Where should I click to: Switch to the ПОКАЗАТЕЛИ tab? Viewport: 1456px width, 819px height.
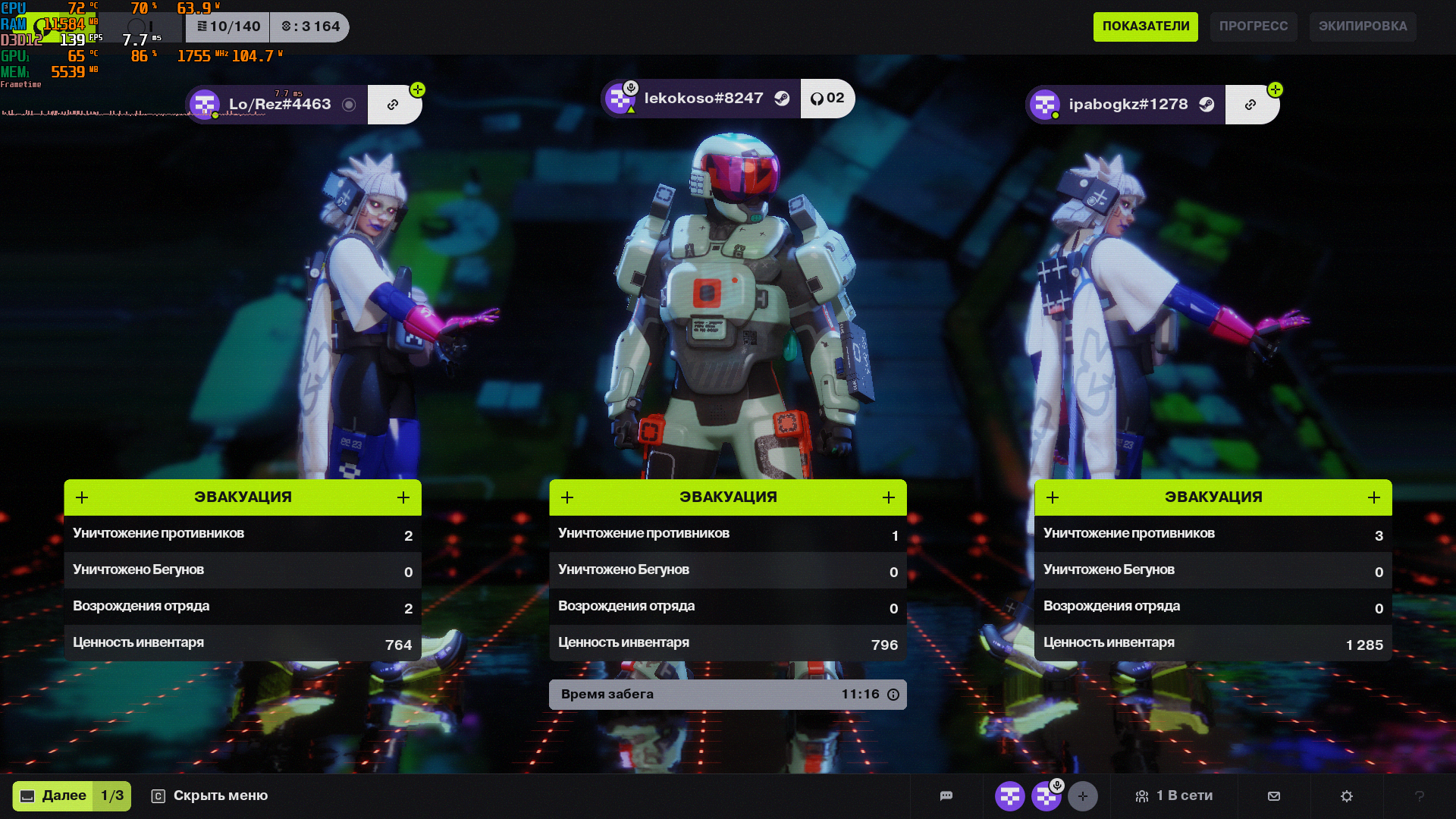pos(1145,27)
